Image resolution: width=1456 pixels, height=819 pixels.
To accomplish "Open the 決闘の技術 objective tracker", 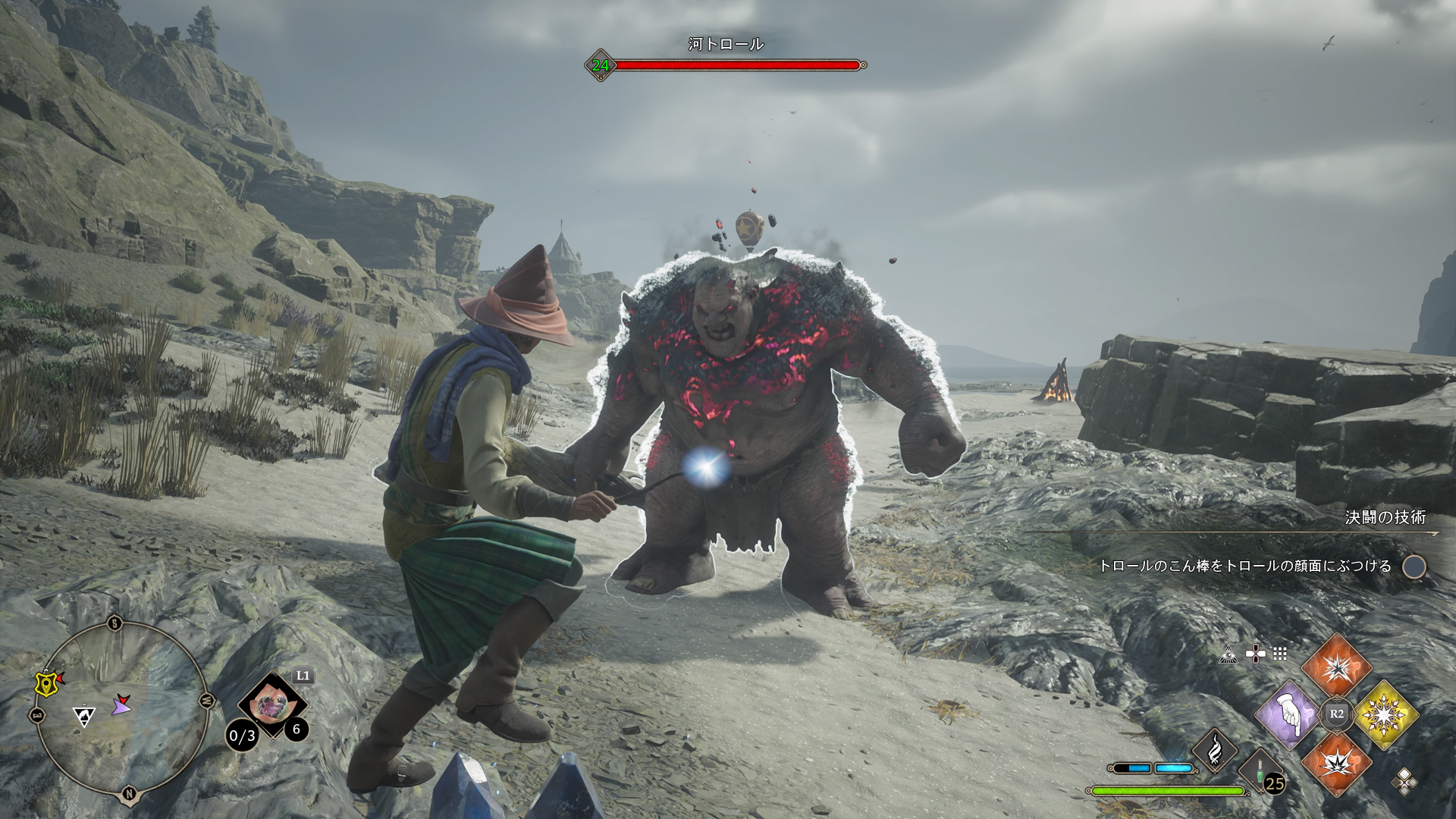I will (x=1385, y=517).
